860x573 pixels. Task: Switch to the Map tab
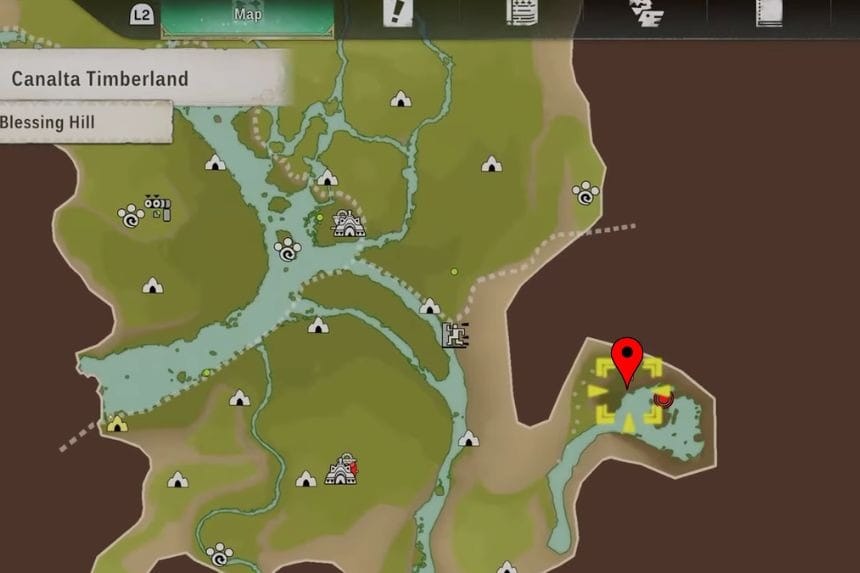click(248, 16)
